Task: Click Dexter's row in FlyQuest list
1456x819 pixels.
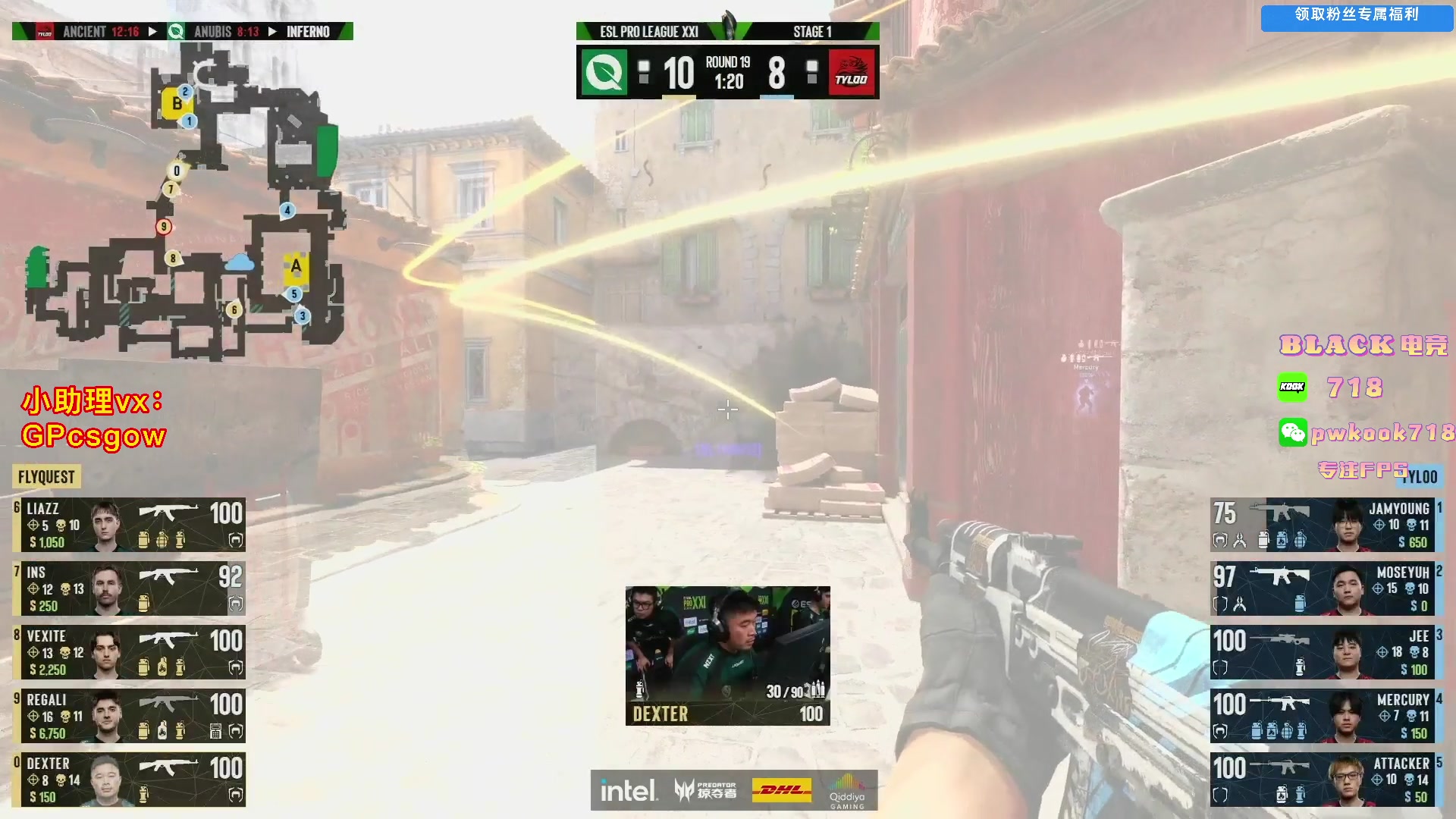Action: point(129,780)
